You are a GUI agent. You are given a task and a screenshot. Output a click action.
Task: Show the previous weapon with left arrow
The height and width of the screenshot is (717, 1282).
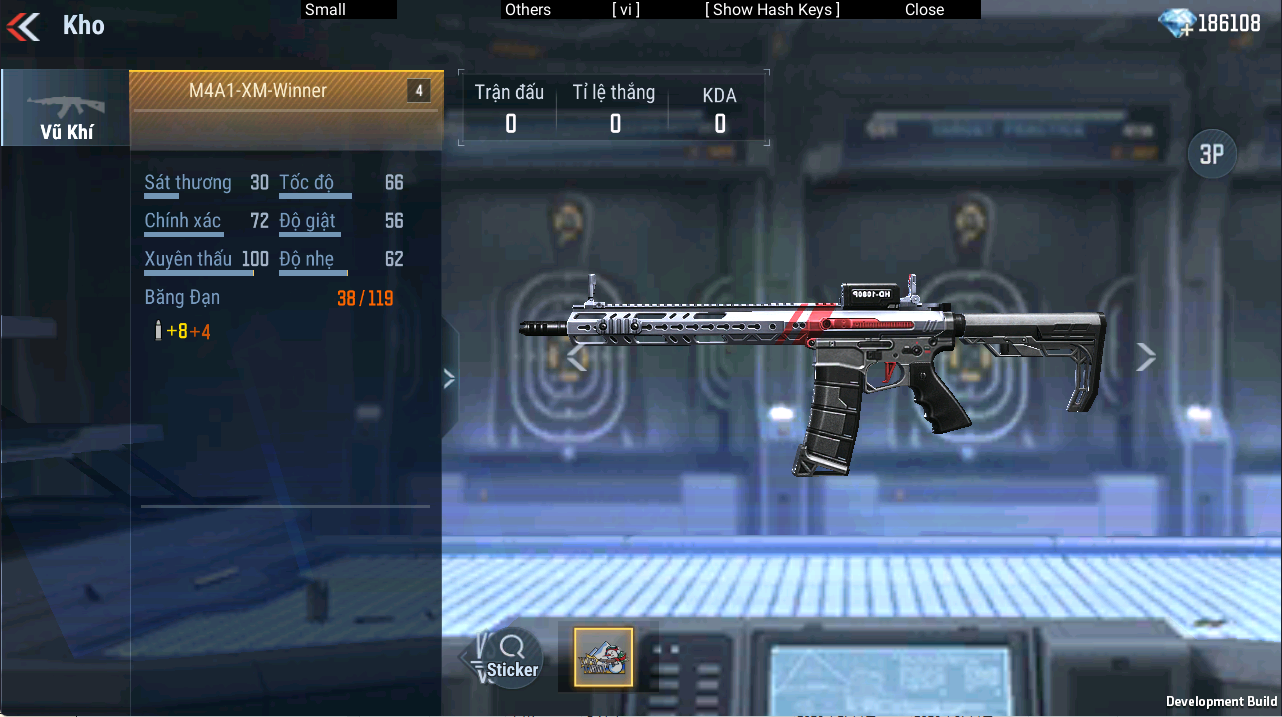pos(577,357)
